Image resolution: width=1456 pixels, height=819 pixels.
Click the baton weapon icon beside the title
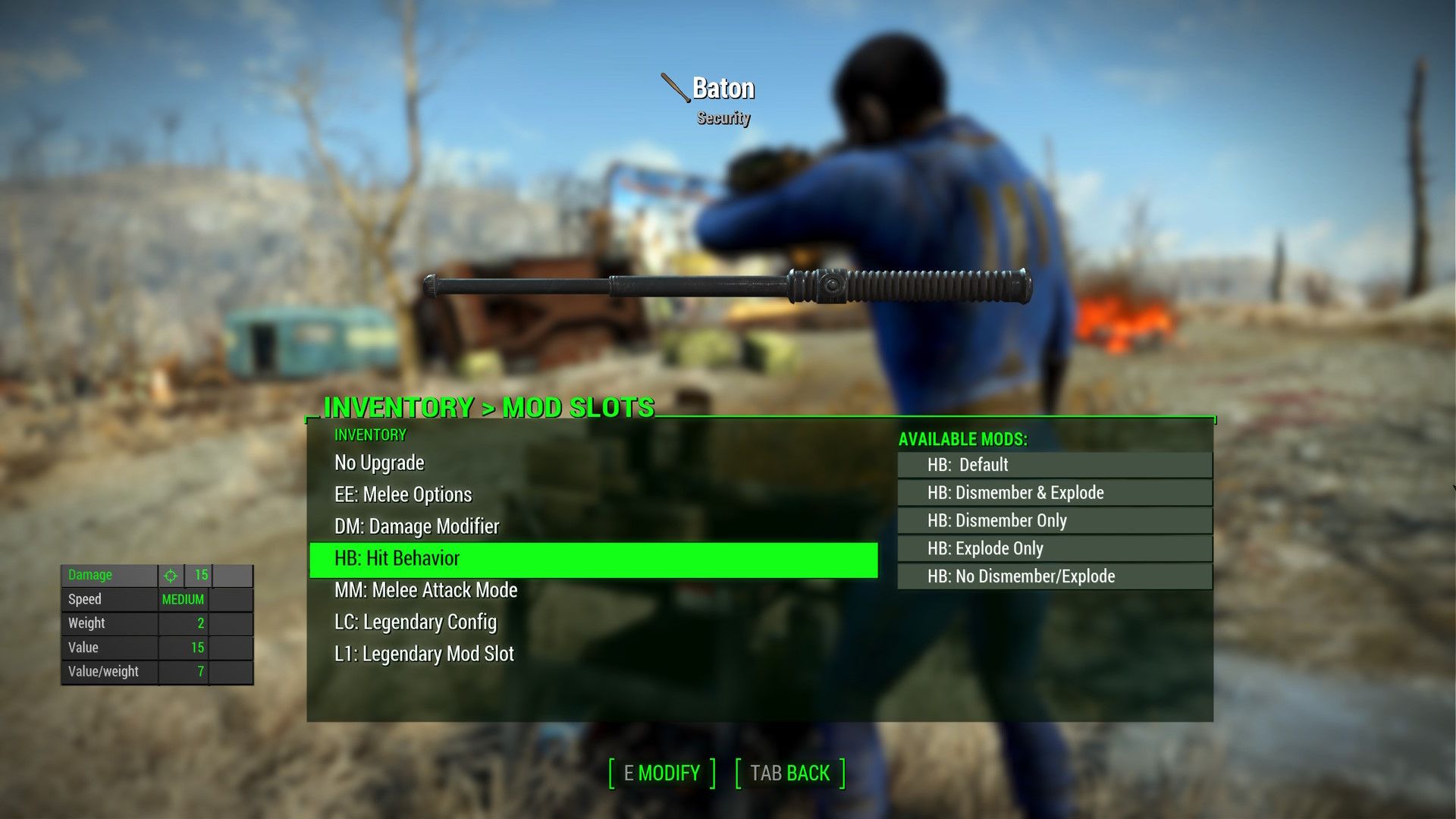coord(671,87)
